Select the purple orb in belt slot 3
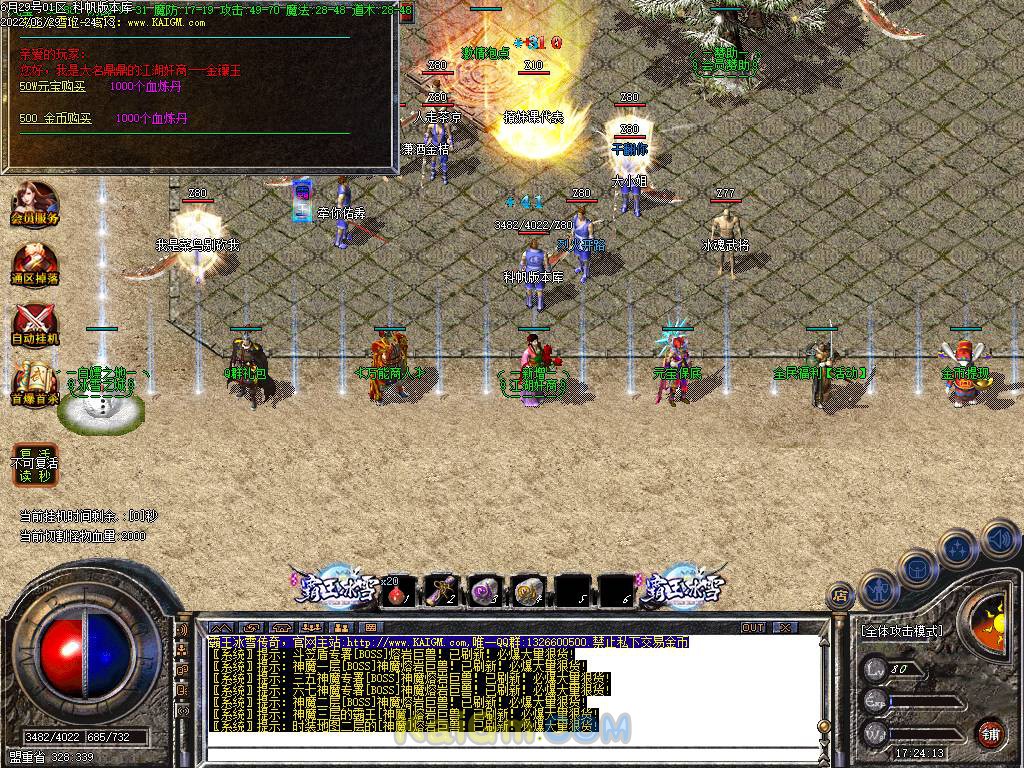Viewport: 1024px width, 768px height. click(485, 592)
